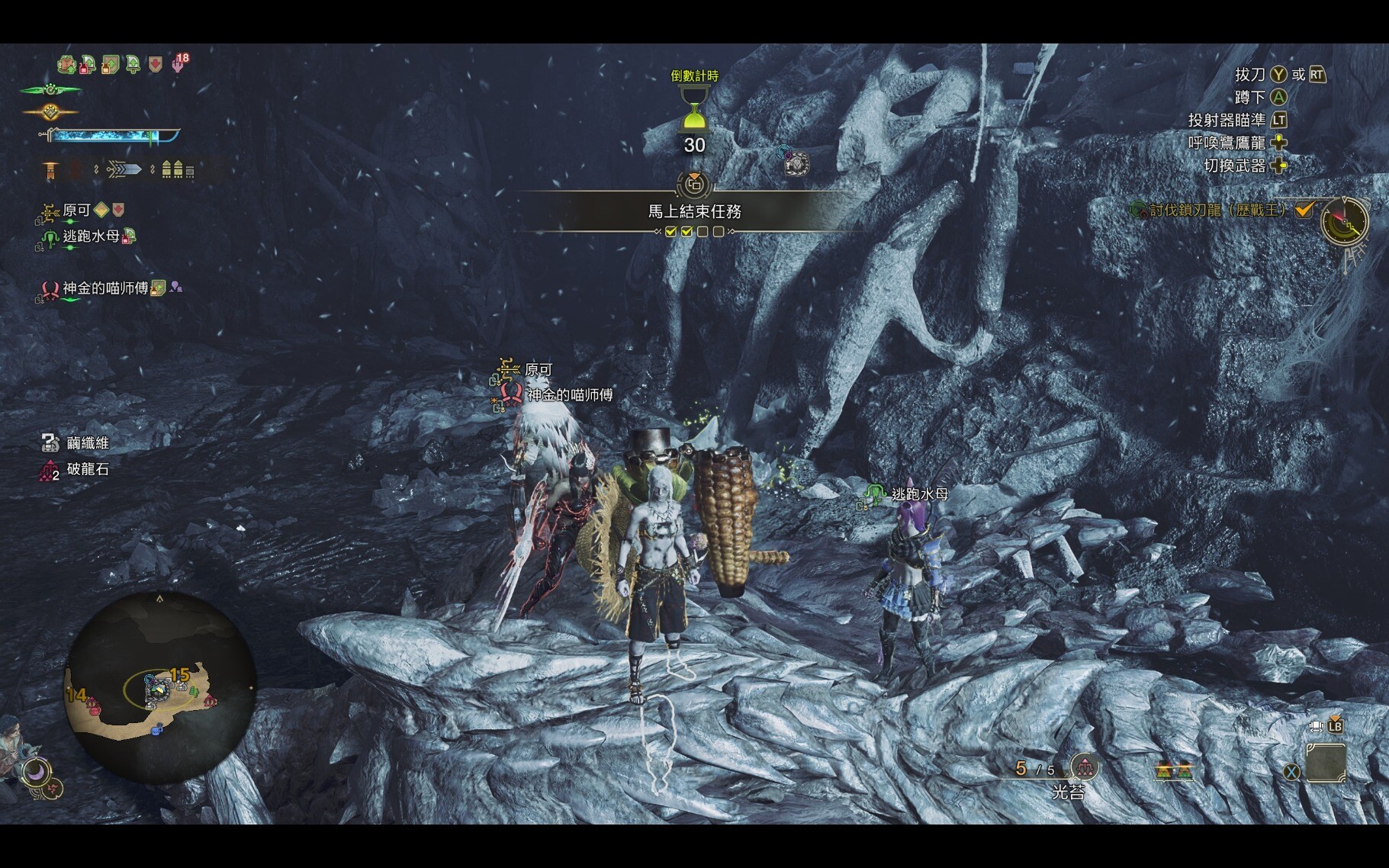Click the quest clock compass icon
Viewport: 1389px width, 868px height.
coord(1345,222)
